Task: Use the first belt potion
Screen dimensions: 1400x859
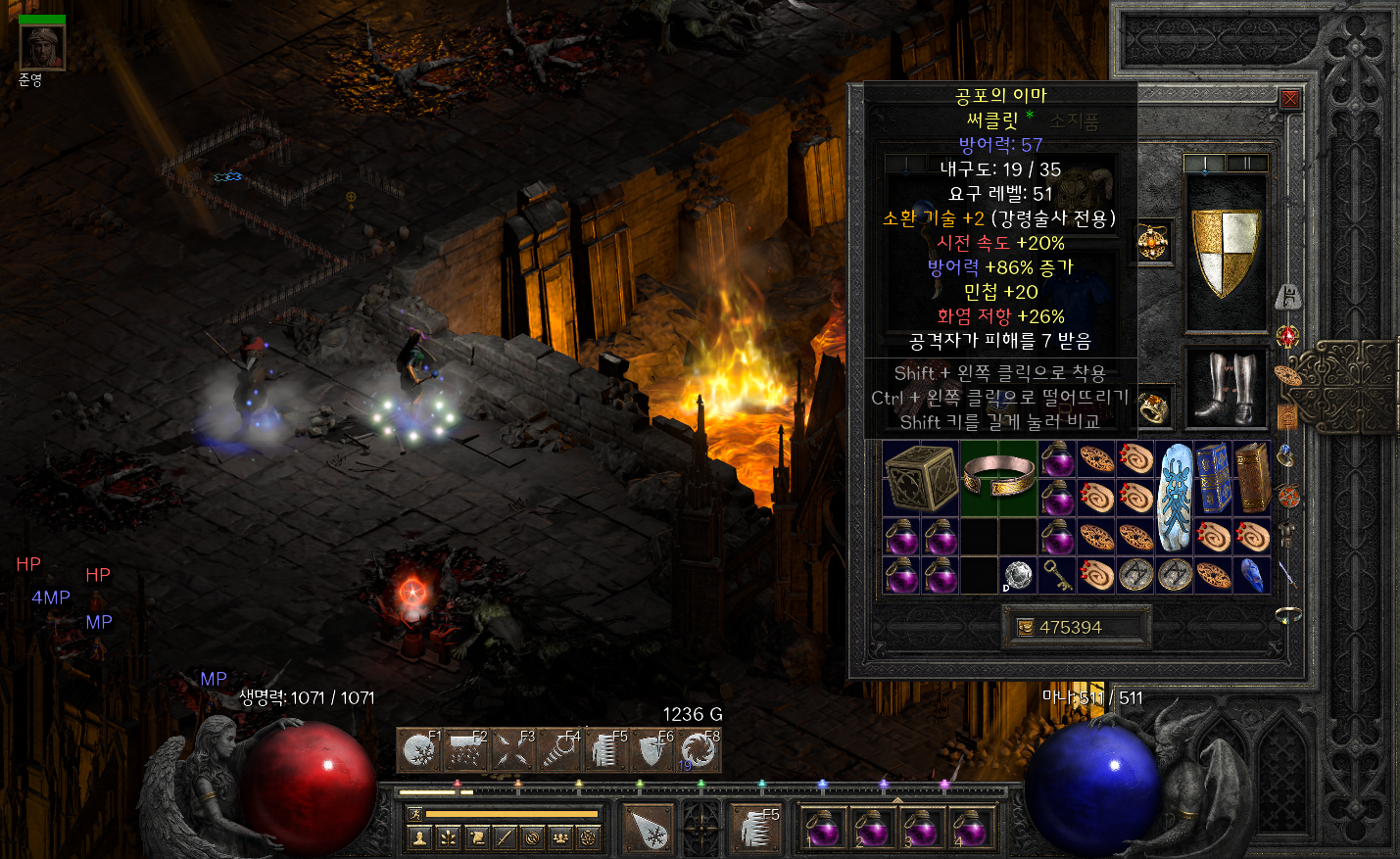Action: coord(822,829)
